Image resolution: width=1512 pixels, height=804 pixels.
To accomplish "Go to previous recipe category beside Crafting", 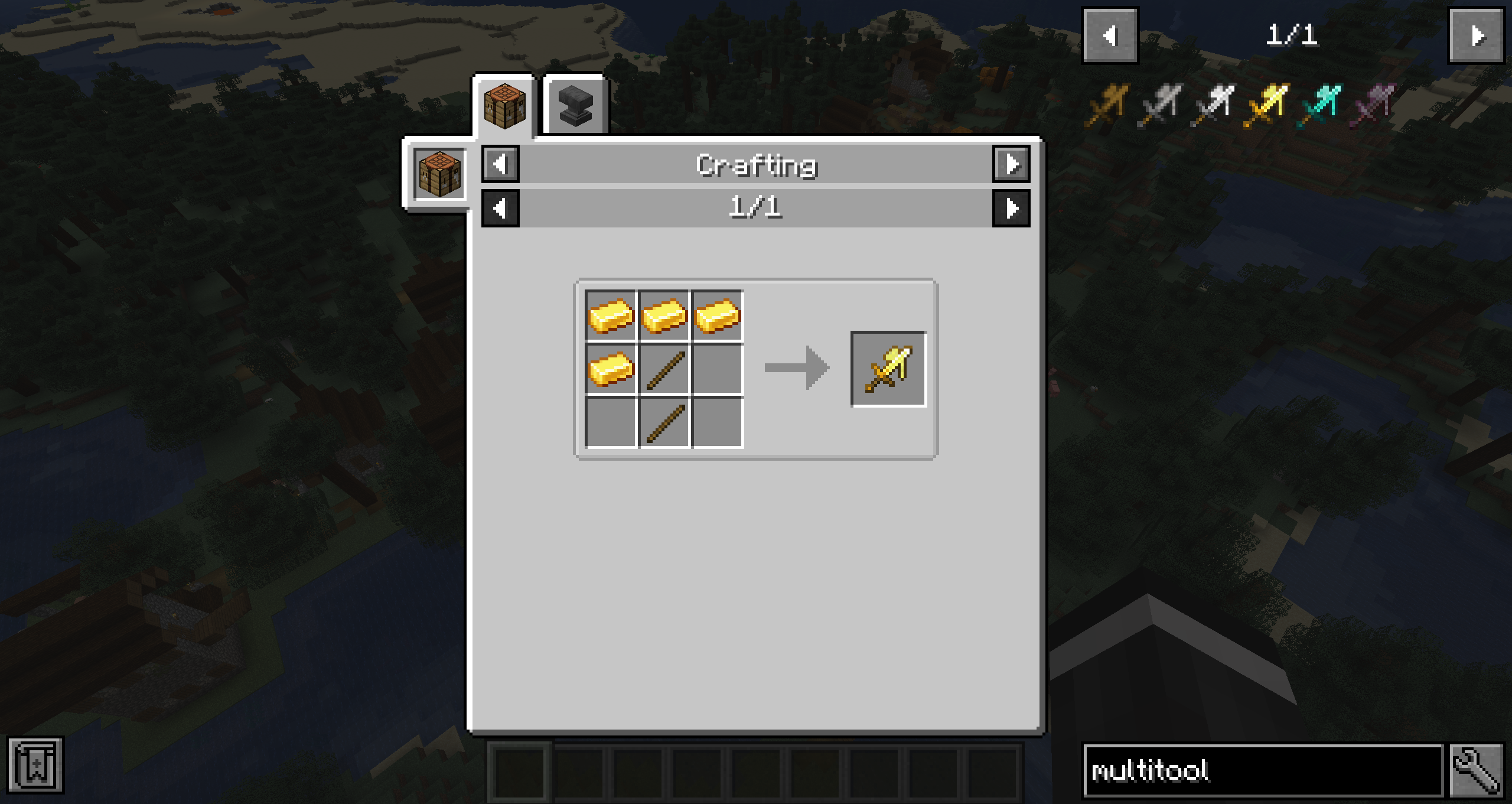I will coord(500,164).
